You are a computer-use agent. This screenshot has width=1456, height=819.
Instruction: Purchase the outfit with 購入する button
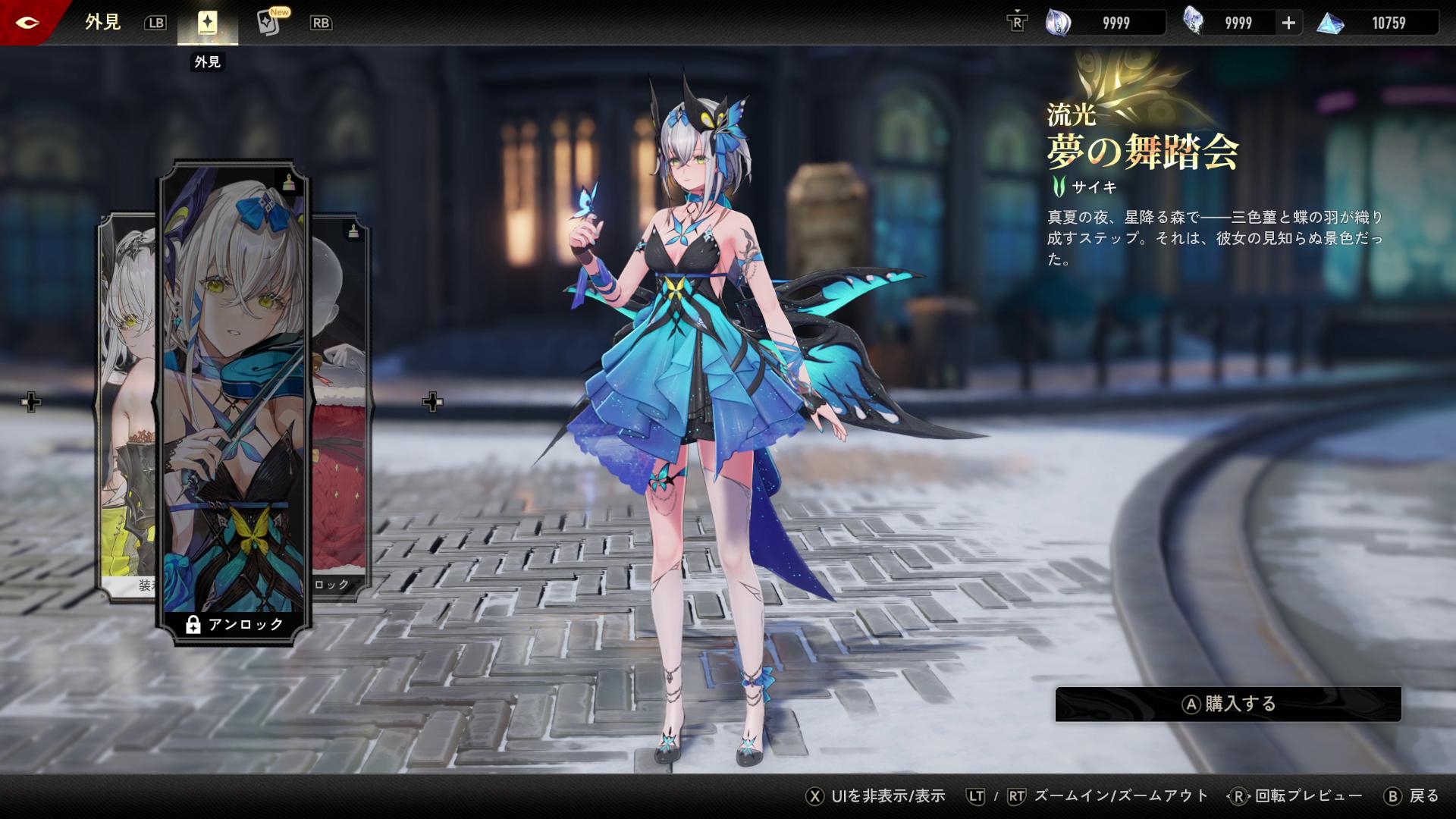[x=1228, y=704]
